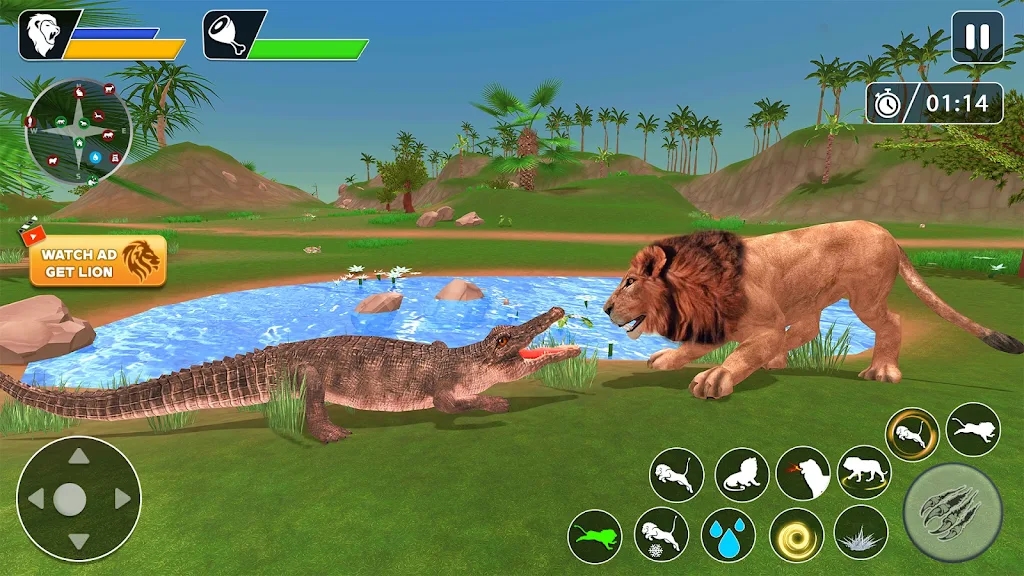Use the white spike burst ability

point(861,532)
